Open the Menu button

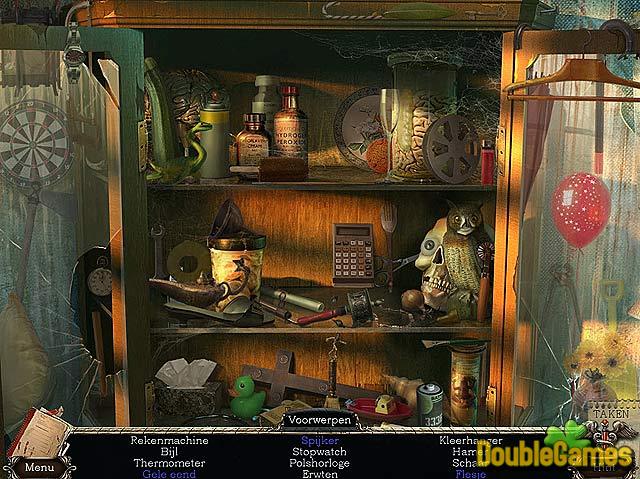[x=40, y=466]
